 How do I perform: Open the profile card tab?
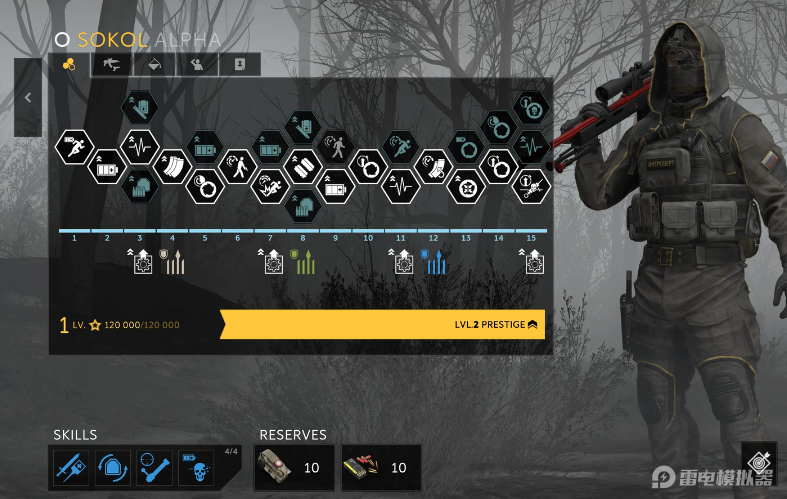[x=239, y=65]
